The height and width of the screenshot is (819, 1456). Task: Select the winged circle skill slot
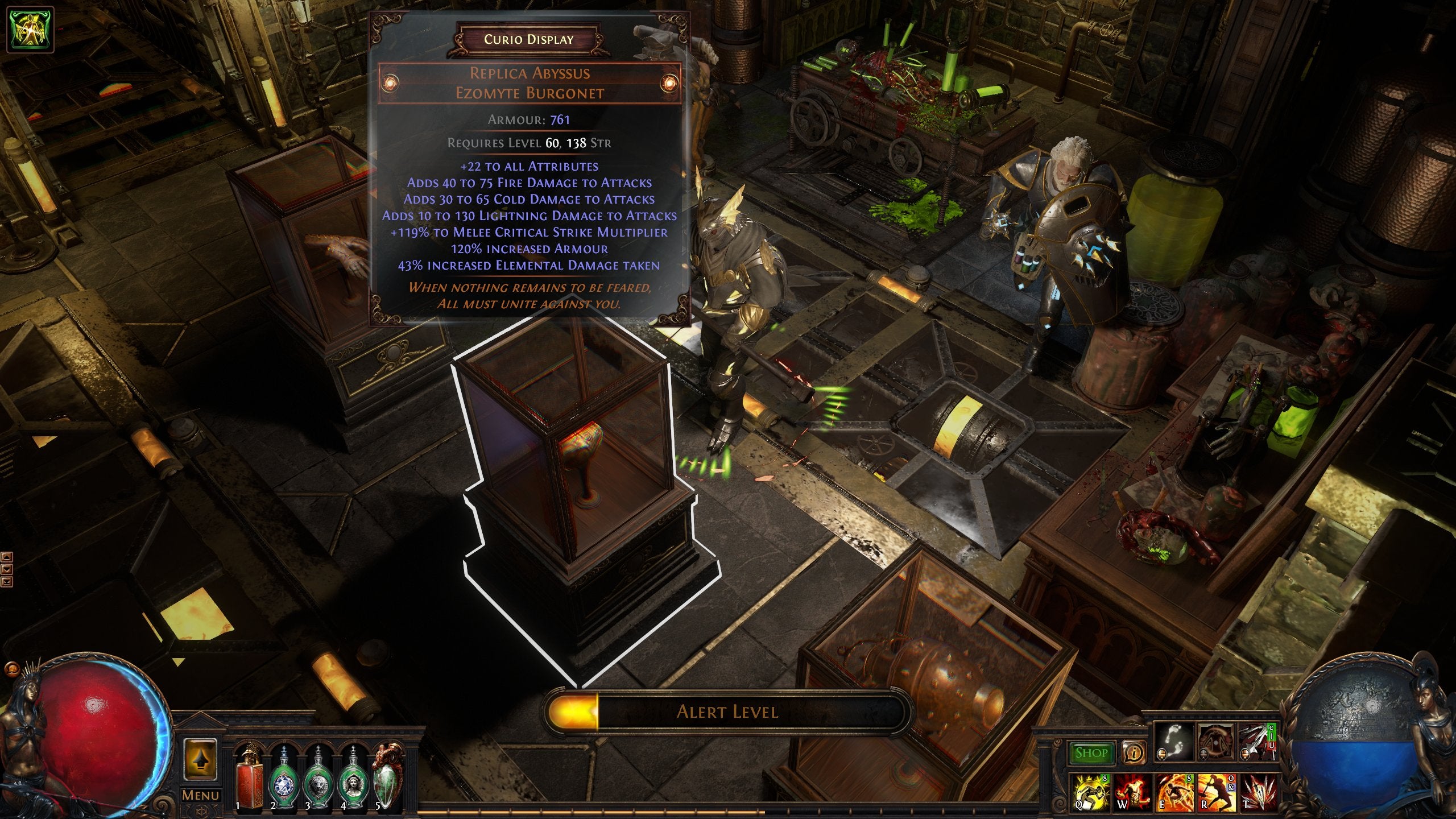pyautogui.click(x=1215, y=743)
